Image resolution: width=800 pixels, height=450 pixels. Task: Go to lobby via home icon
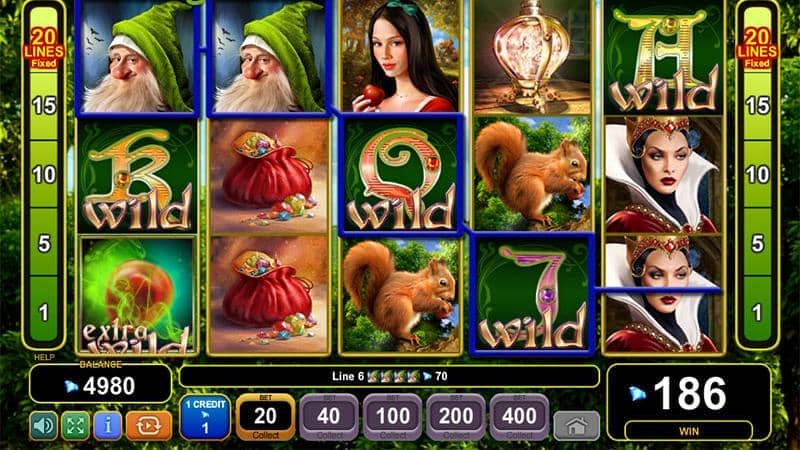pos(577,425)
